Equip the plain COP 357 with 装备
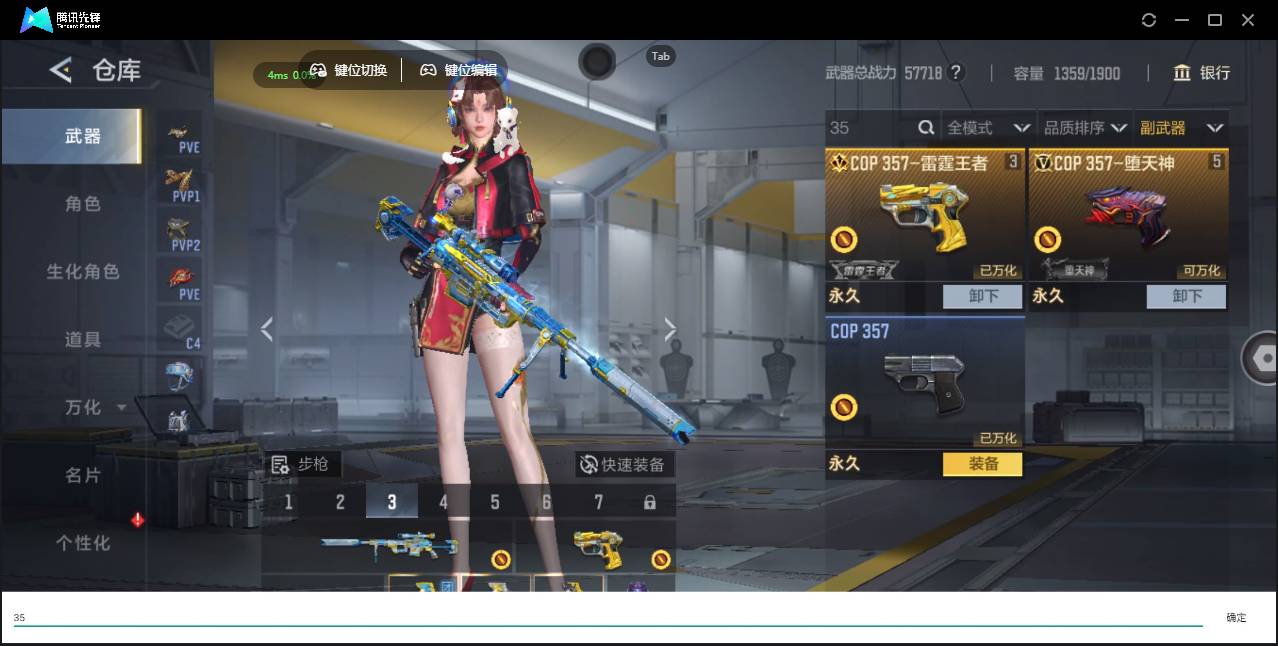This screenshot has width=1278, height=646. click(982, 464)
